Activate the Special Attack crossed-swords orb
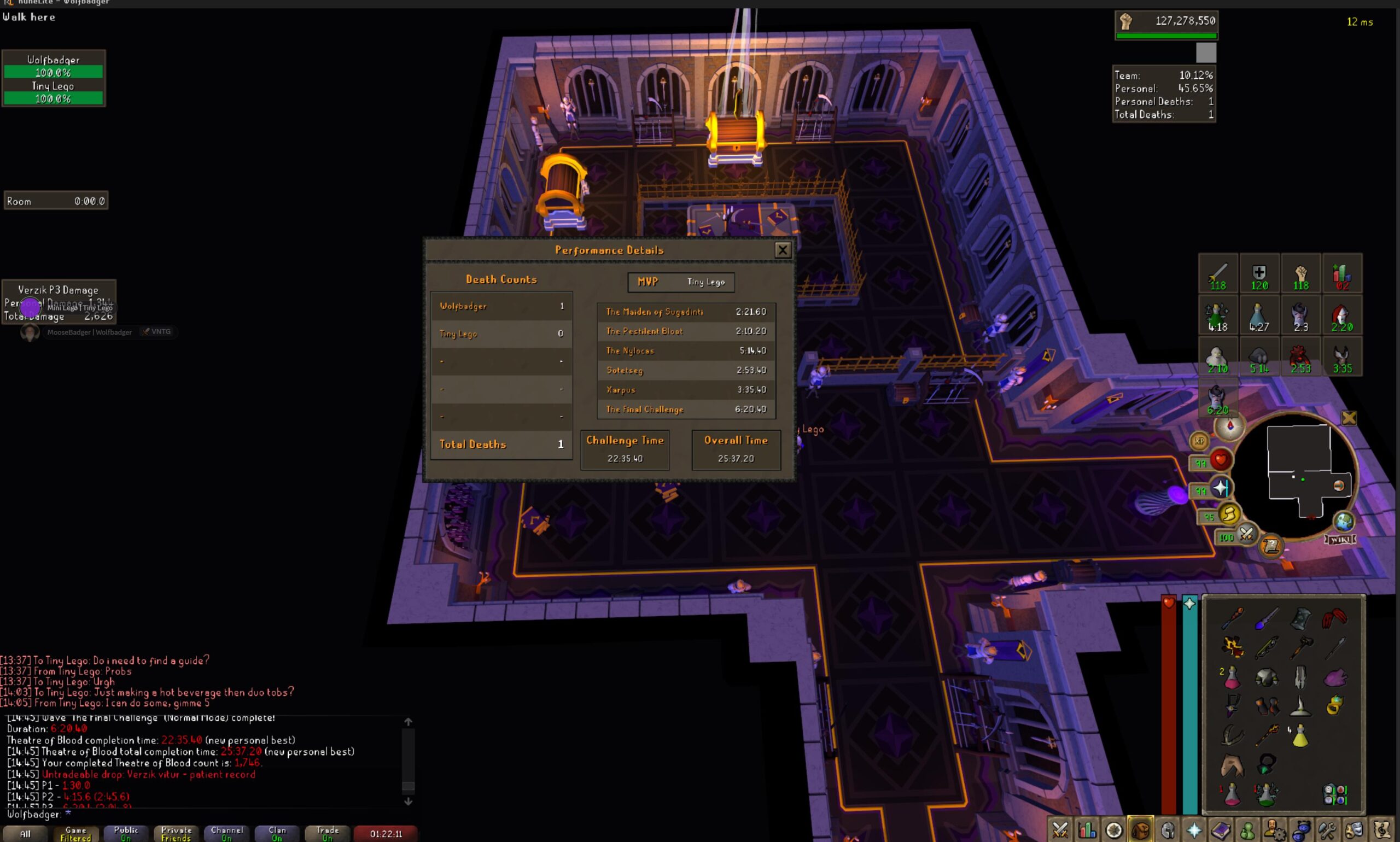Image resolution: width=1400 pixels, height=842 pixels. click(x=1246, y=534)
